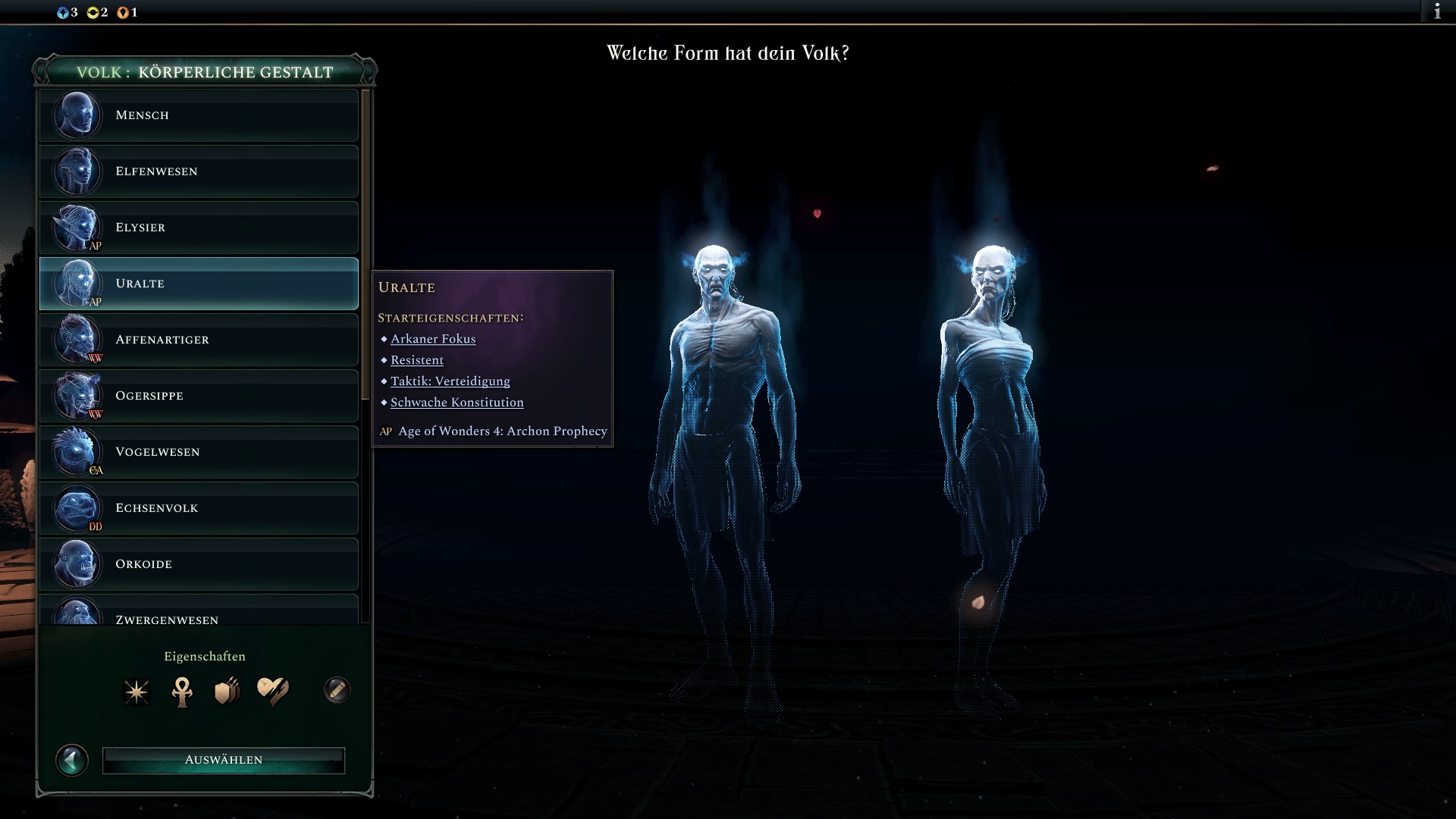The image size is (1456, 819).
Task: Pick the Elysier form entry
Action: coord(199,227)
